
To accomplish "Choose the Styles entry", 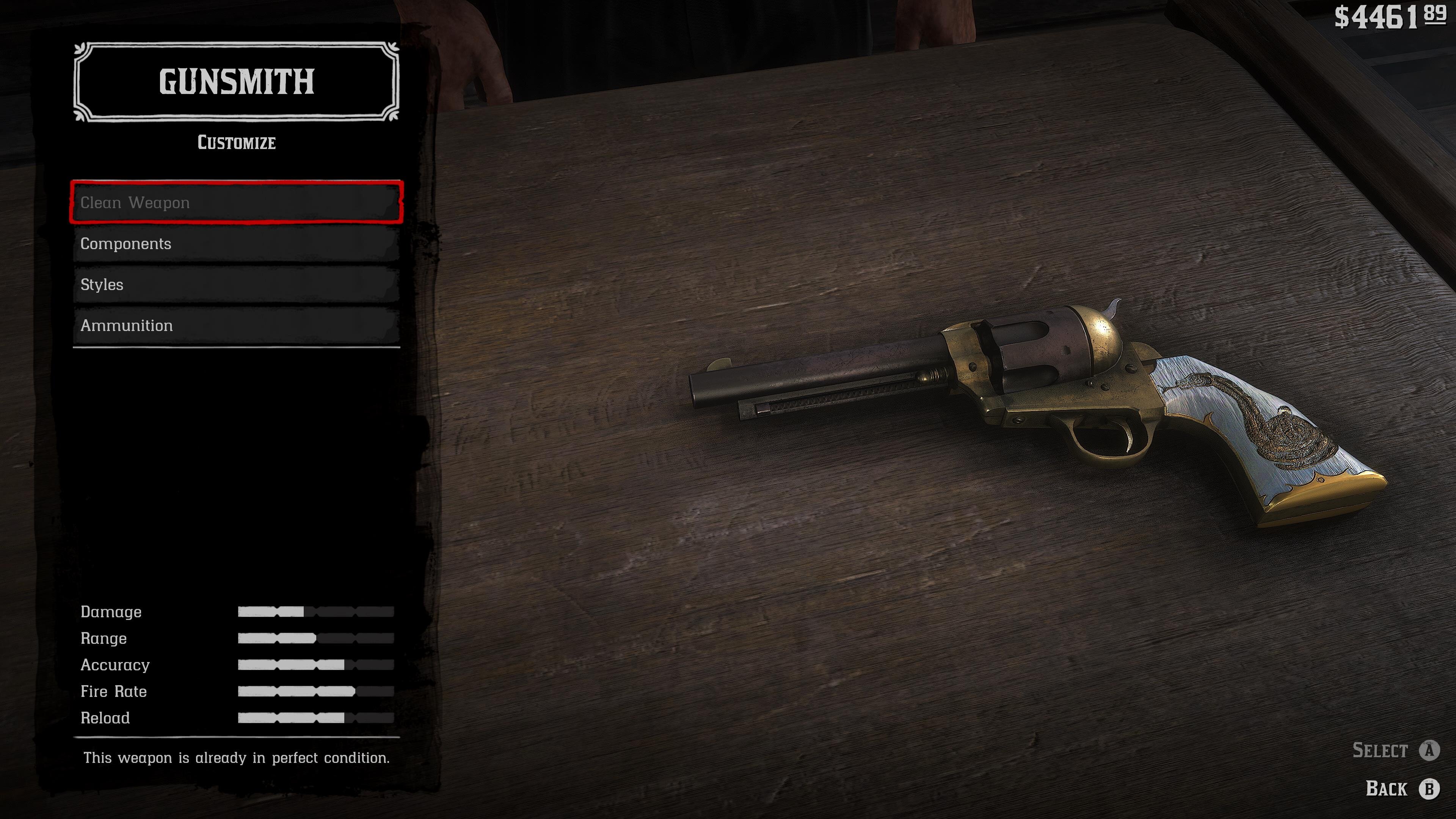I will coord(236,284).
